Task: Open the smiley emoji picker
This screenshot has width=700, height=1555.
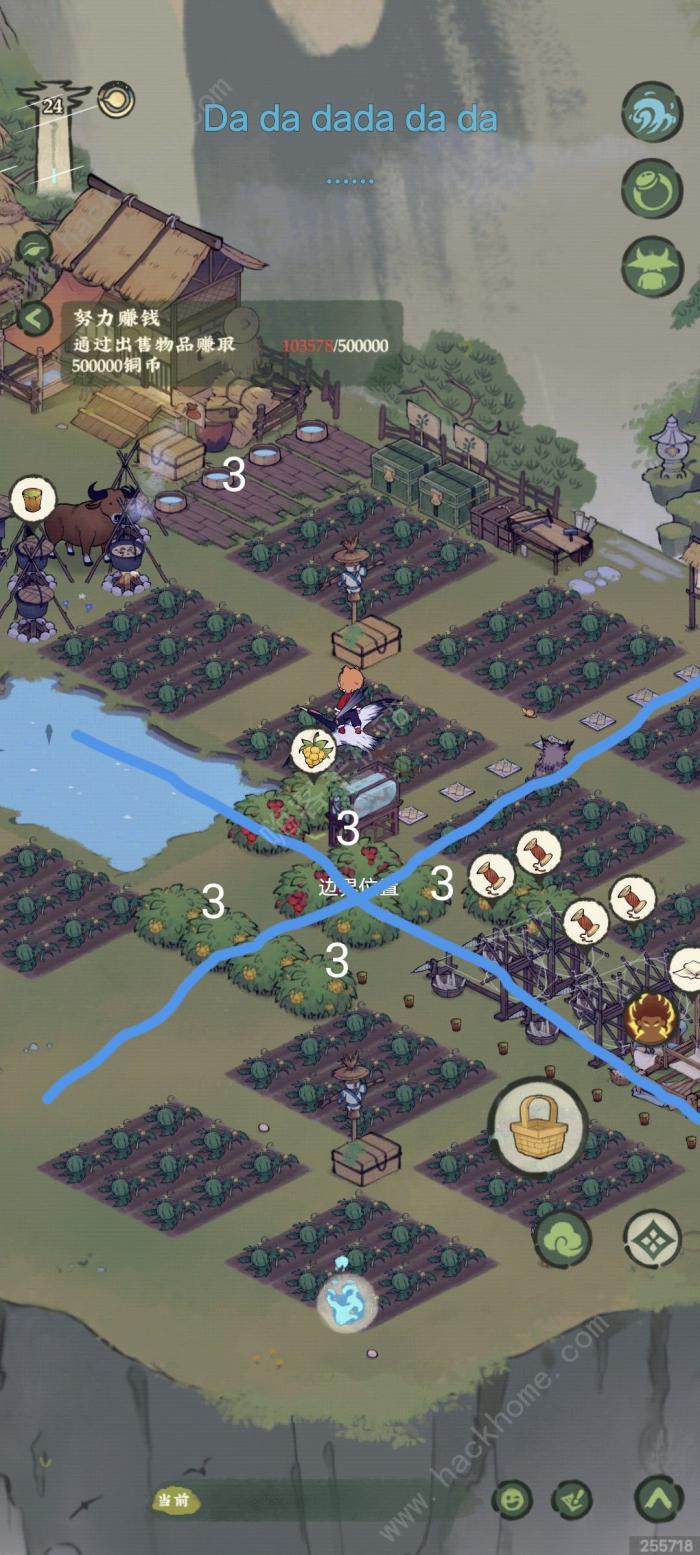Action: [512, 1499]
